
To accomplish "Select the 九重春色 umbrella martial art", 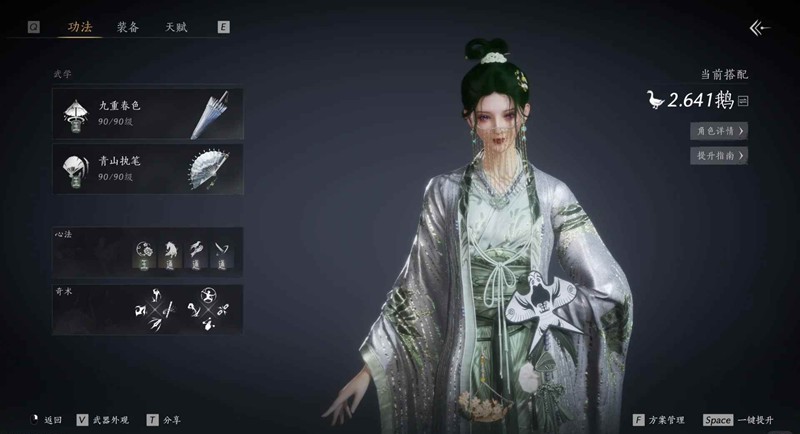I will pos(148,112).
